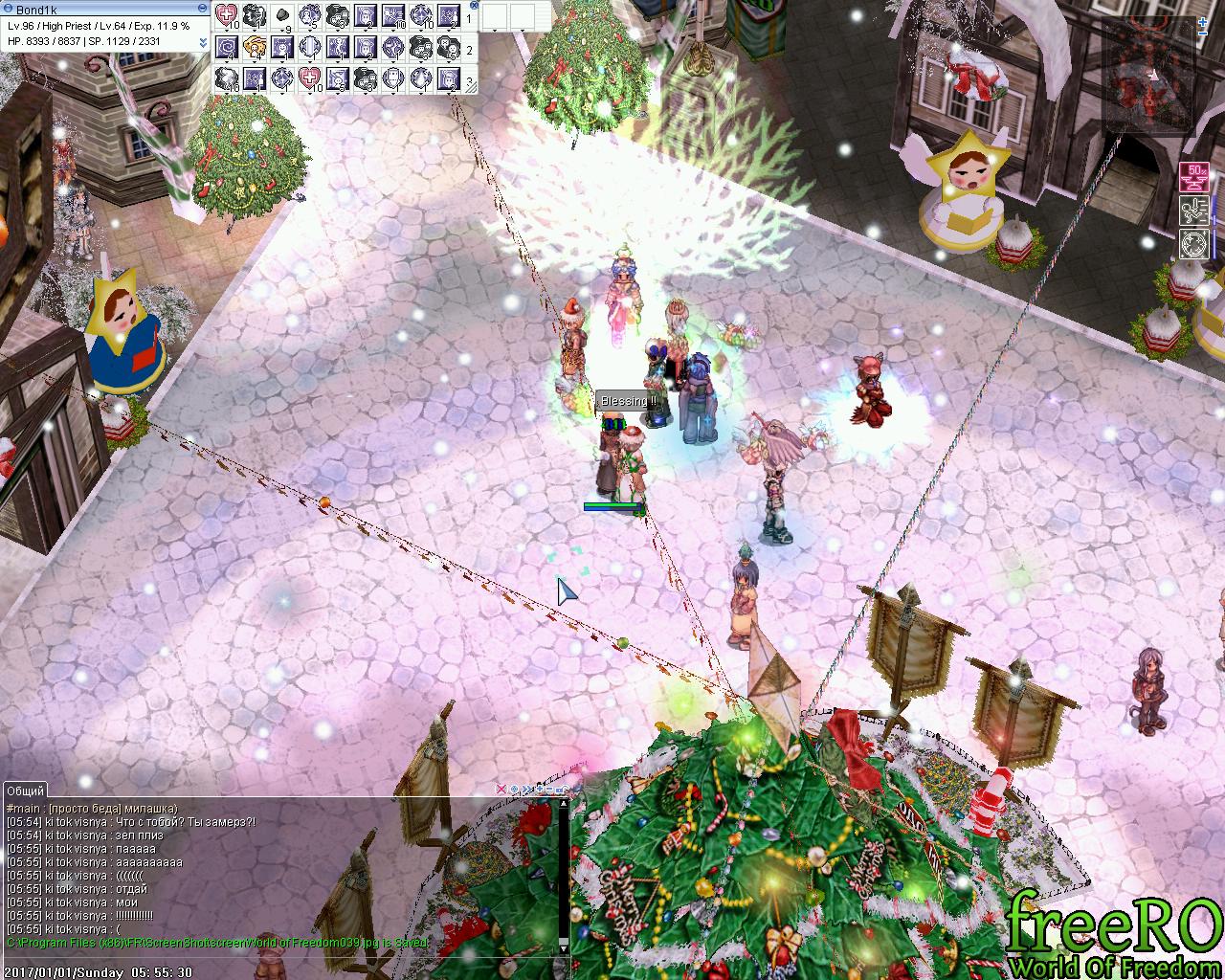Close the chat window with the pink X
Screen dimensions: 1225x980
[x=501, y=790]
